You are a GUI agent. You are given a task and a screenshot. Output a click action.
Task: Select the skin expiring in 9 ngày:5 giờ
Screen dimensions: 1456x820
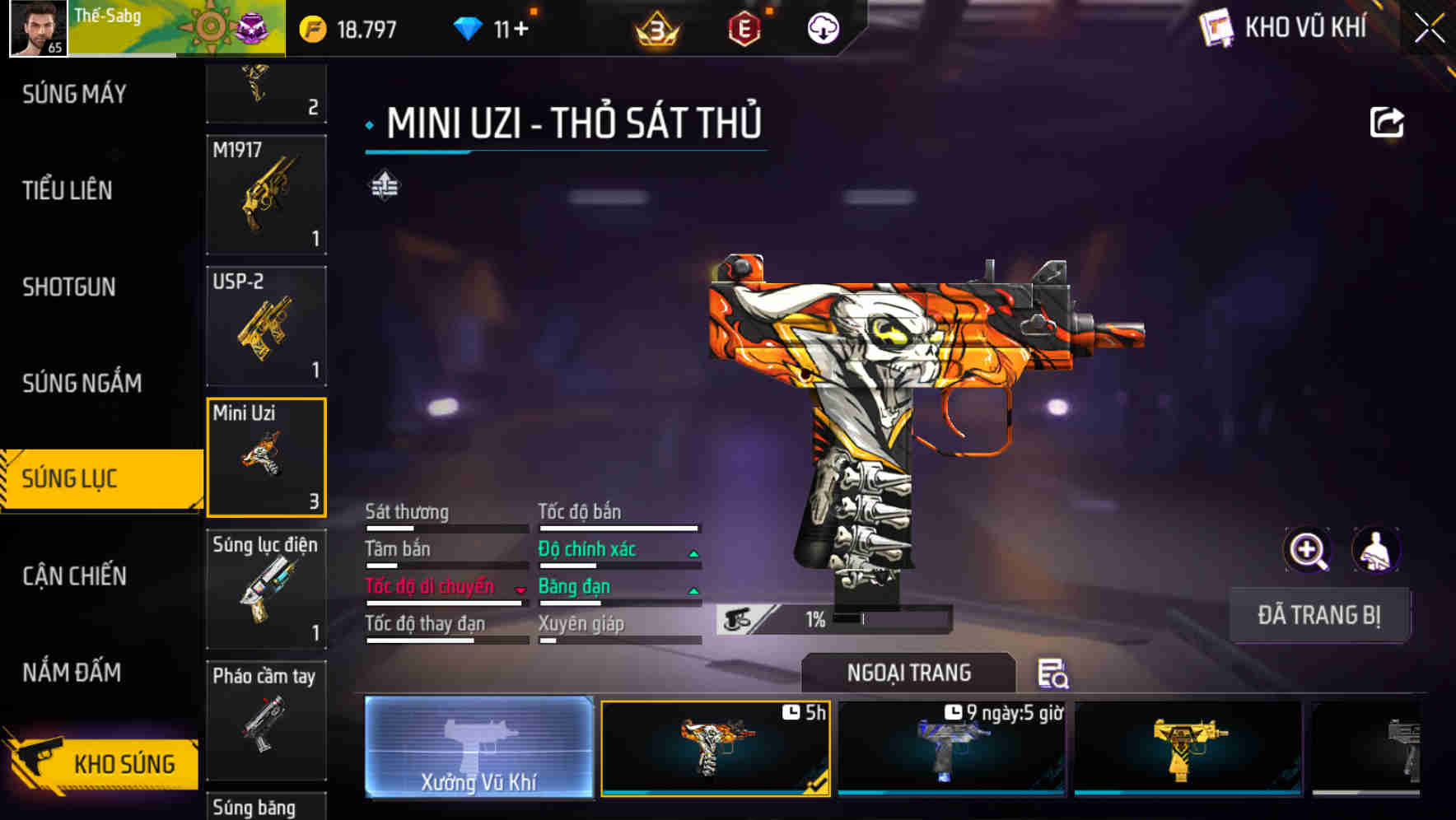click(951, 748)
